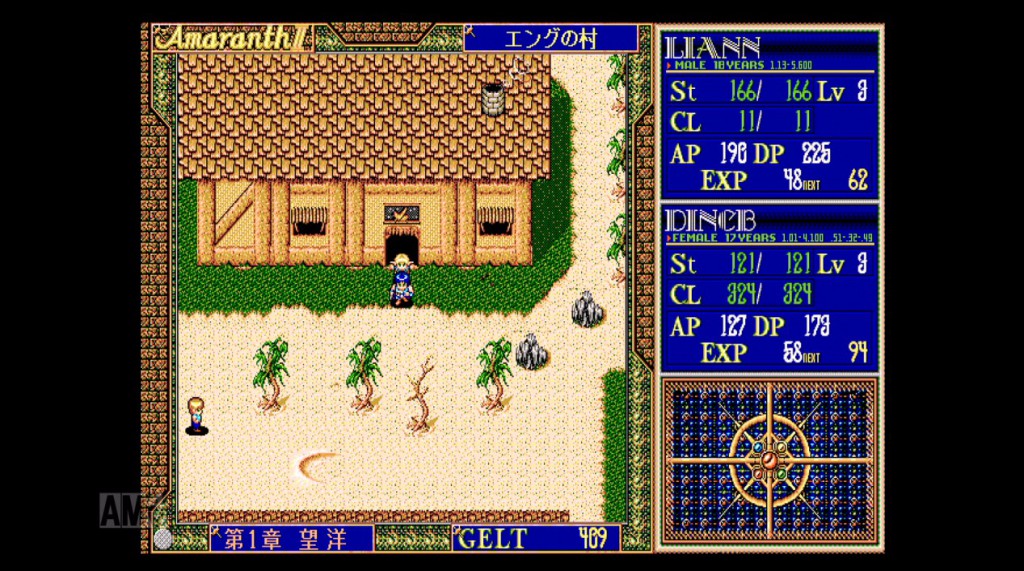This screenshot has height=571, width=1024.
Task: Click the ornate compass emblem panel
Action: click(x=768, y=460)
